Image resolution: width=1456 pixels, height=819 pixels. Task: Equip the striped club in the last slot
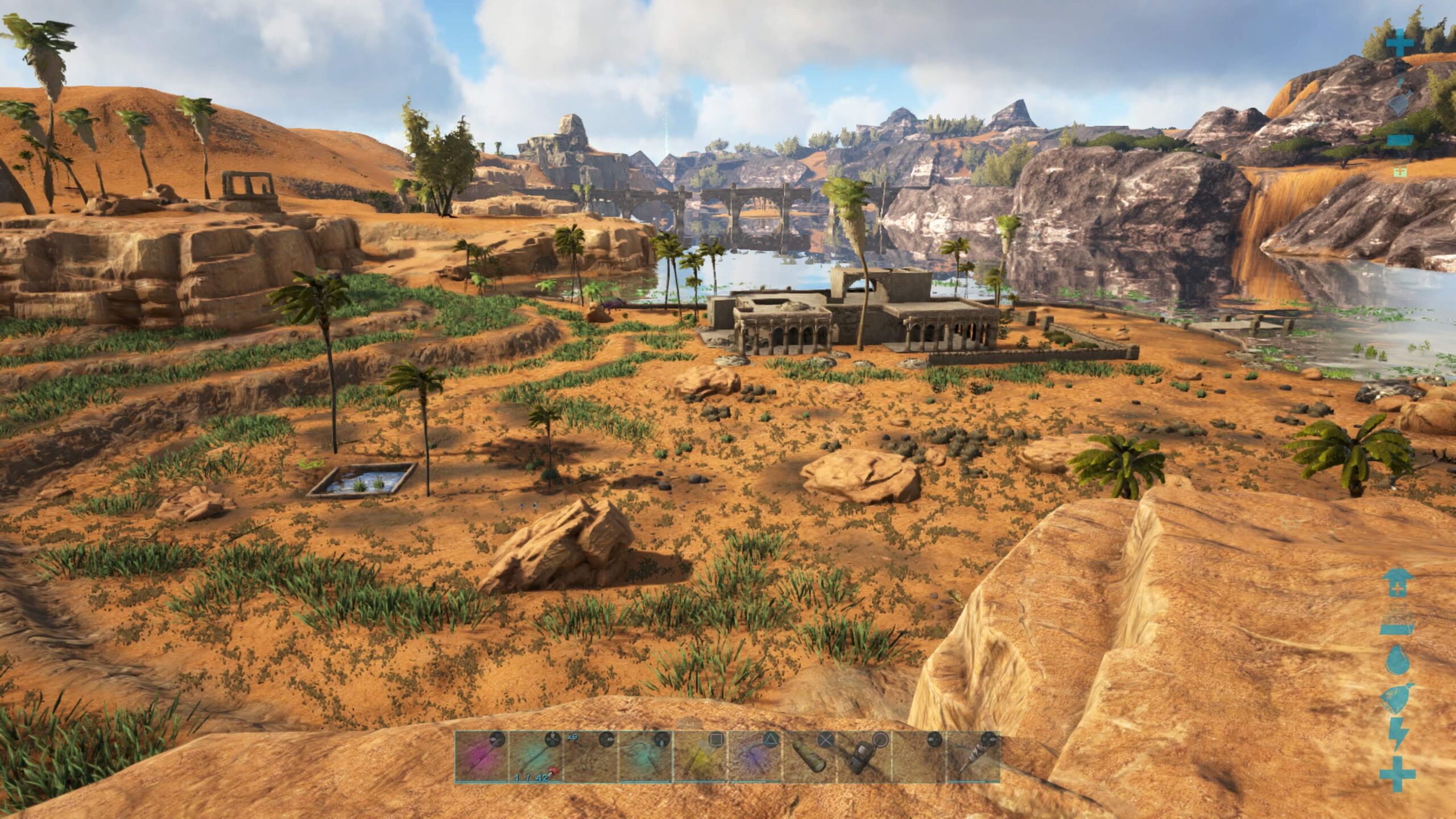(x=973, y=756)
